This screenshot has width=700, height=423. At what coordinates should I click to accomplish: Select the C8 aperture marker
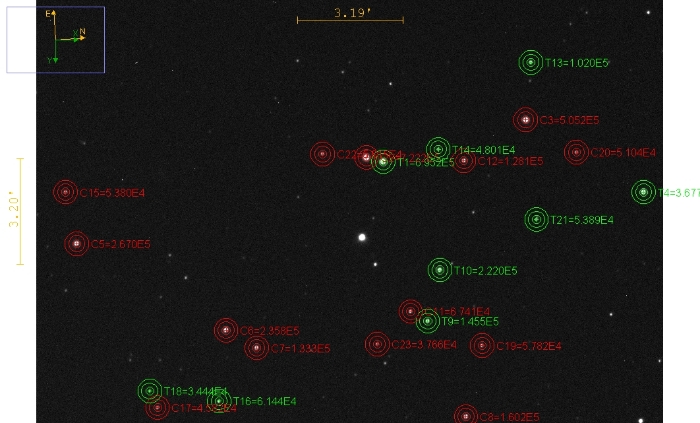tap(465, 416)
